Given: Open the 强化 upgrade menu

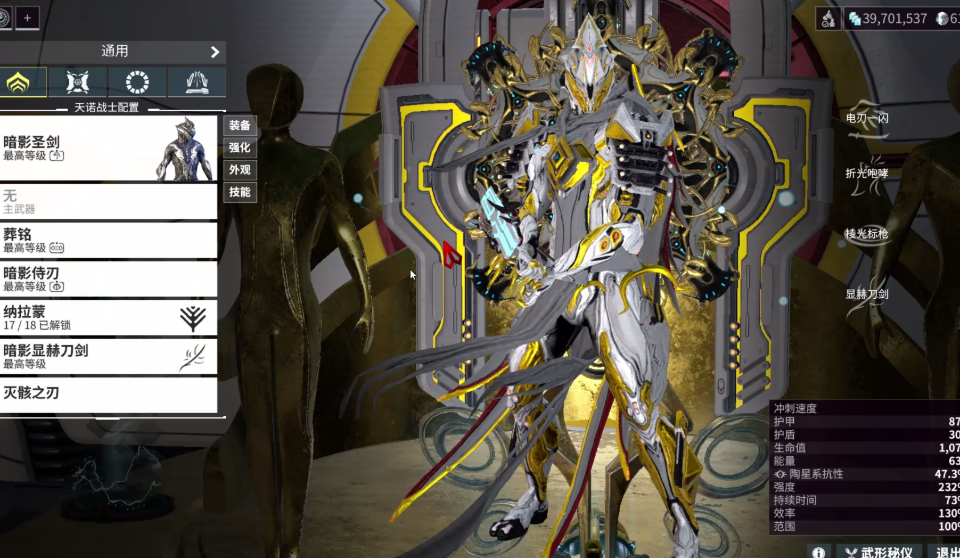Looking at the screenshot, I should [240, 147].
